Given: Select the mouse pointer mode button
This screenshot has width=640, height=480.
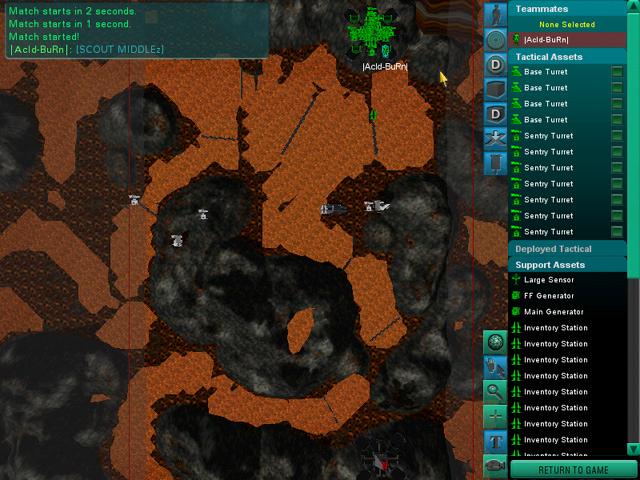Looking at the screenshot, I should [496, 367].
